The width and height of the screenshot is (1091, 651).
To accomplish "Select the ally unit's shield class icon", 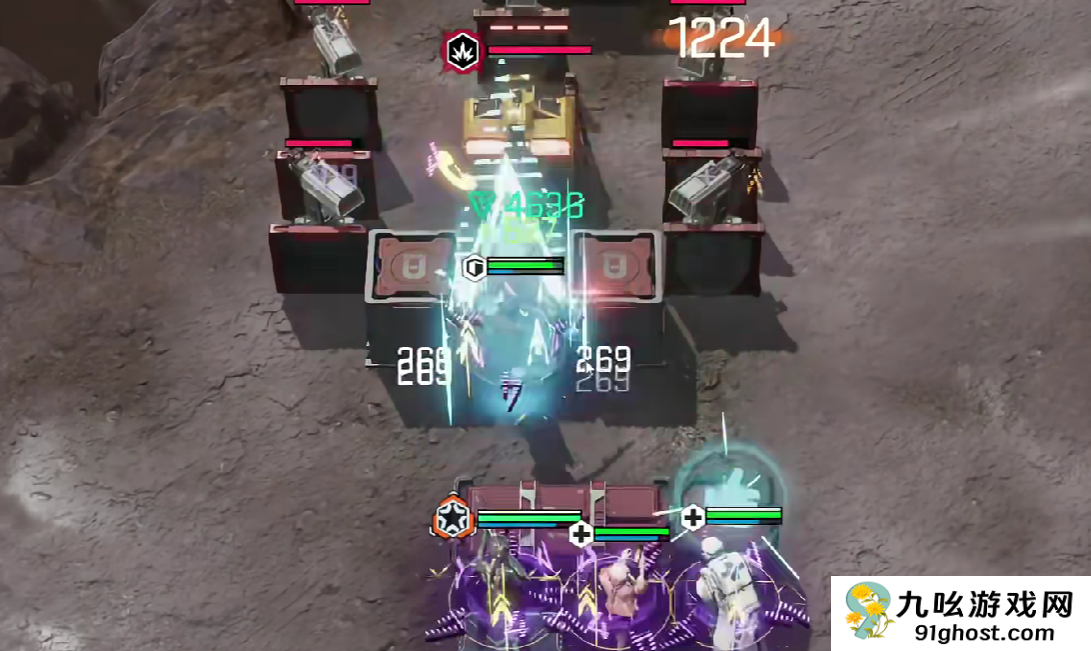I will tap(474, 266).
